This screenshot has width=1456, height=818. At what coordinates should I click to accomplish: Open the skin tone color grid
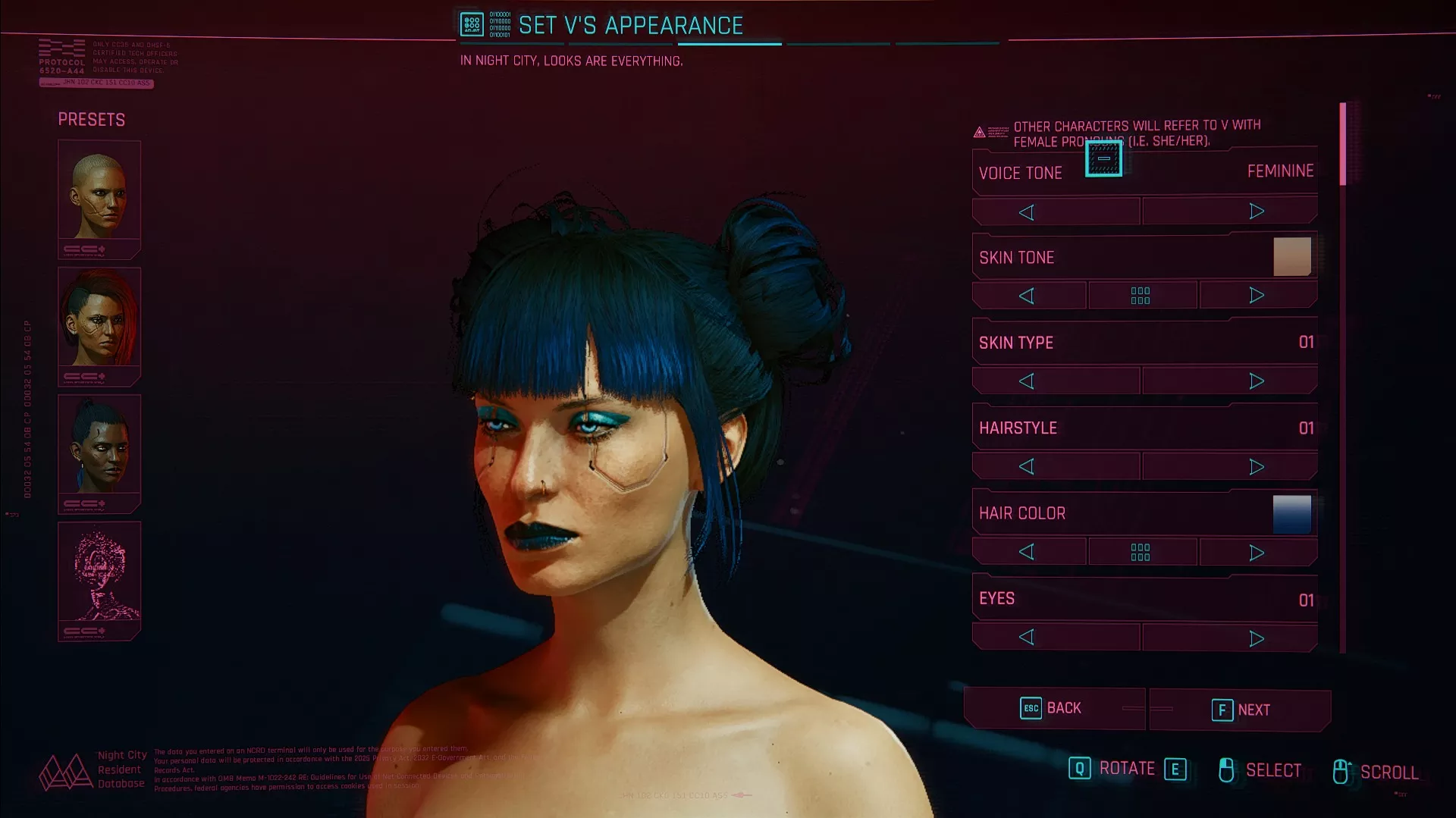(1141, 296)
